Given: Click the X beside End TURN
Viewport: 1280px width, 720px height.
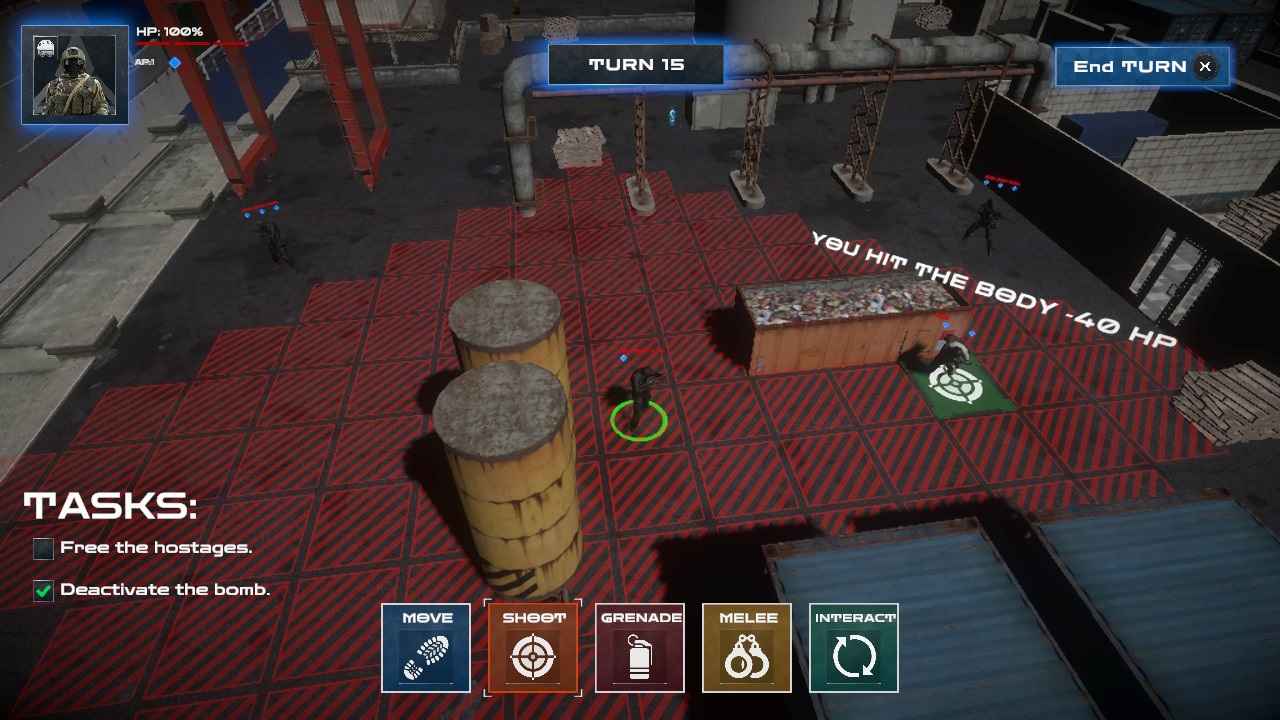Looking at the screenshot, I should click(x=1205, y=67).
